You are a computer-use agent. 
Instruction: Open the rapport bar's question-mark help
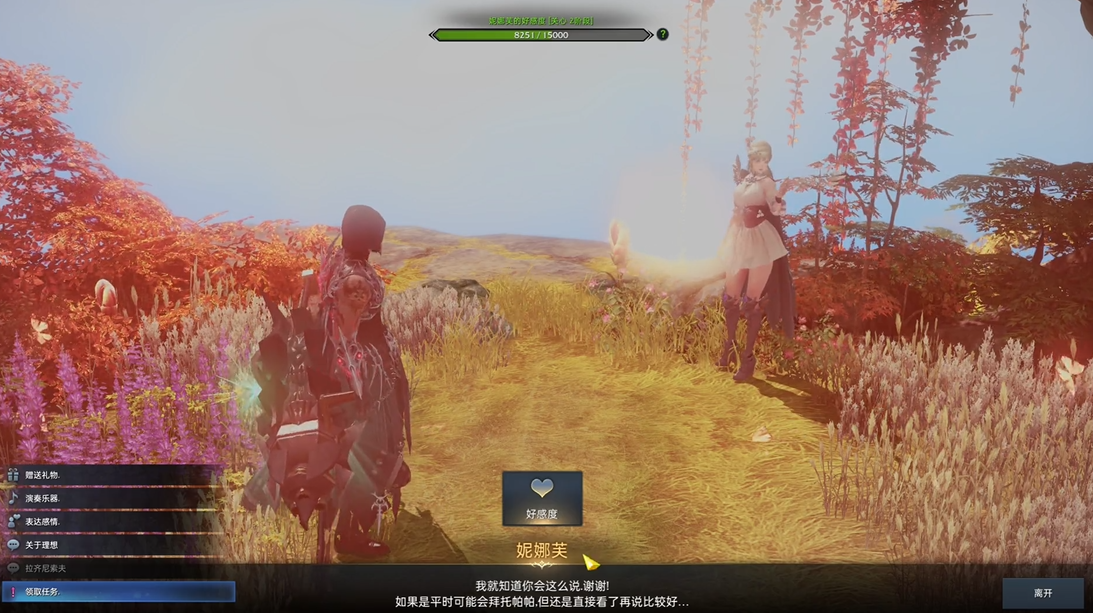click(662, 34)
